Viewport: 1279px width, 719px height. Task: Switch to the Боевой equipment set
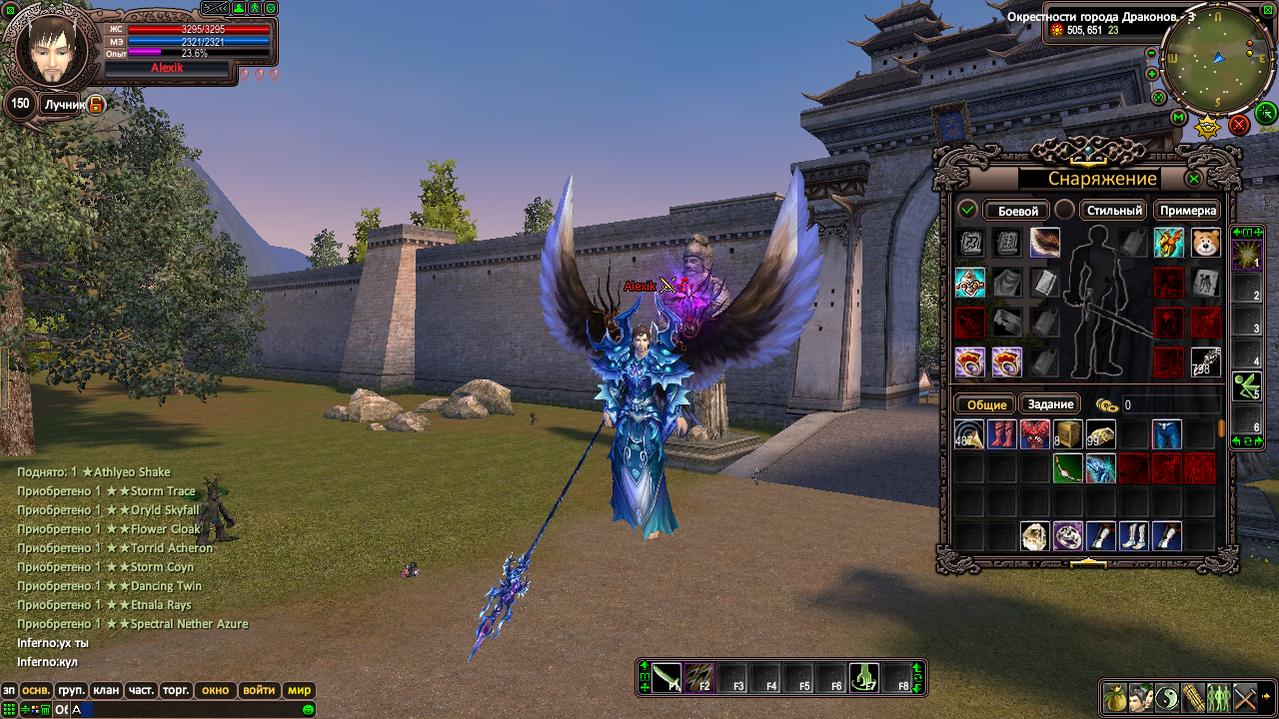coord(1017,210)
